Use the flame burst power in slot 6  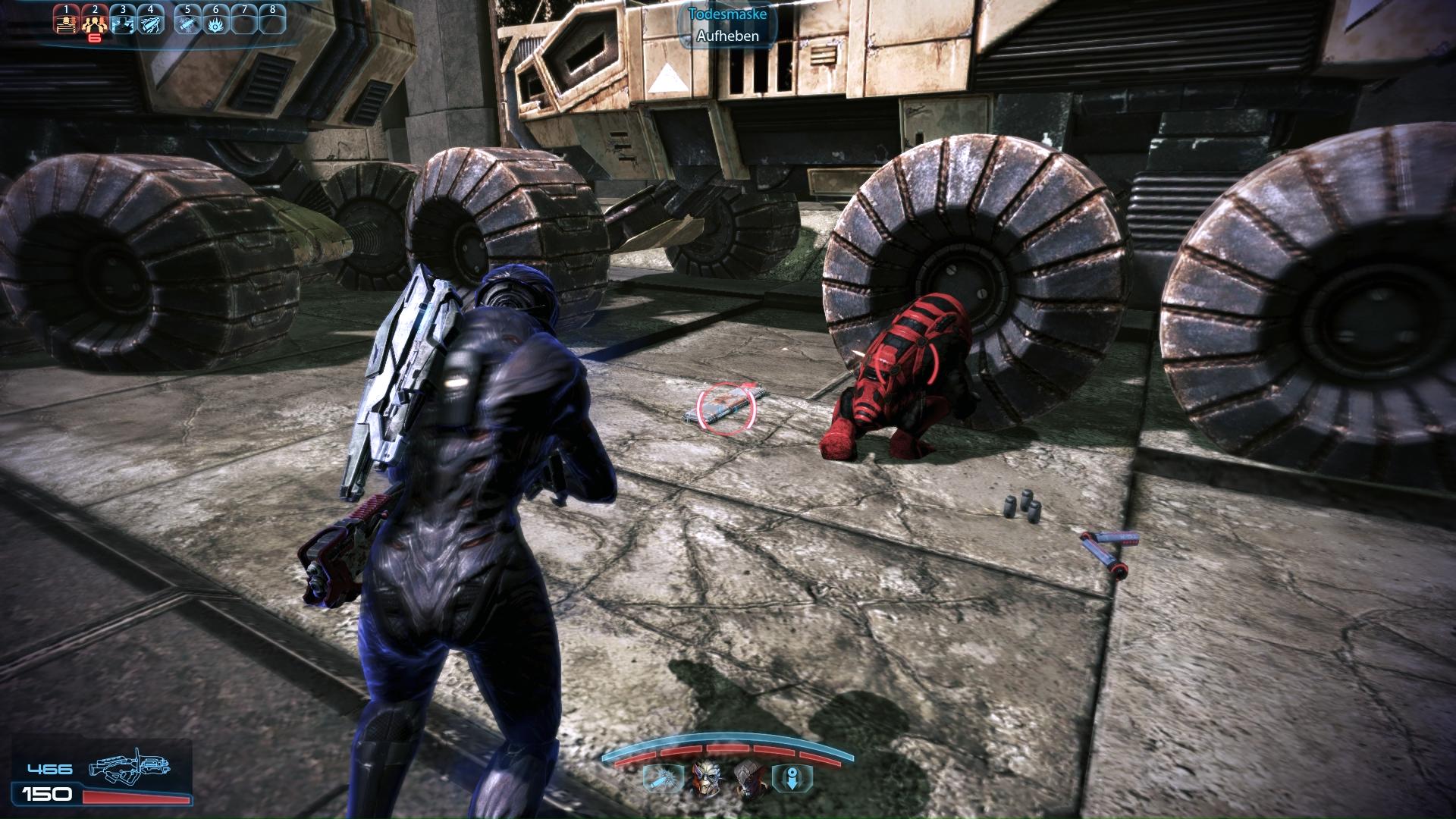pyautogui.click(x=215, y=20)
